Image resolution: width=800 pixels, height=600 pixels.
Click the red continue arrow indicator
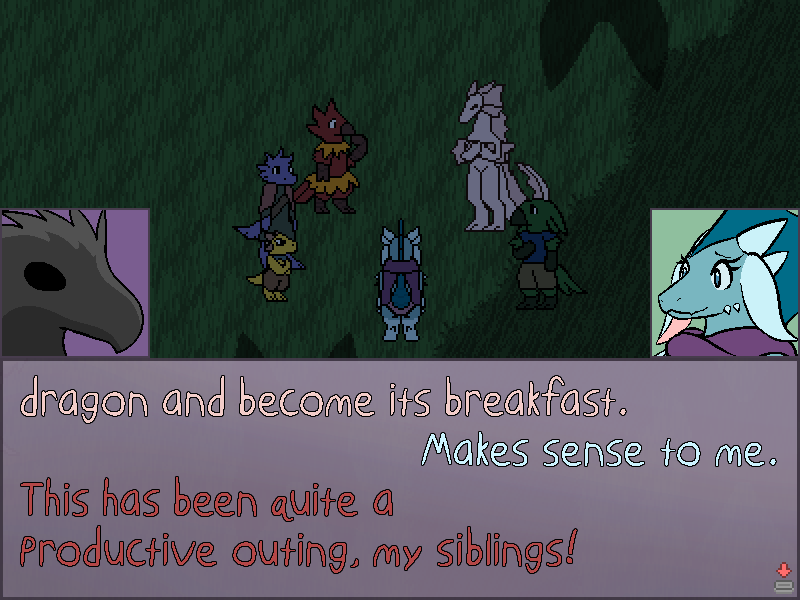(783, 572)
